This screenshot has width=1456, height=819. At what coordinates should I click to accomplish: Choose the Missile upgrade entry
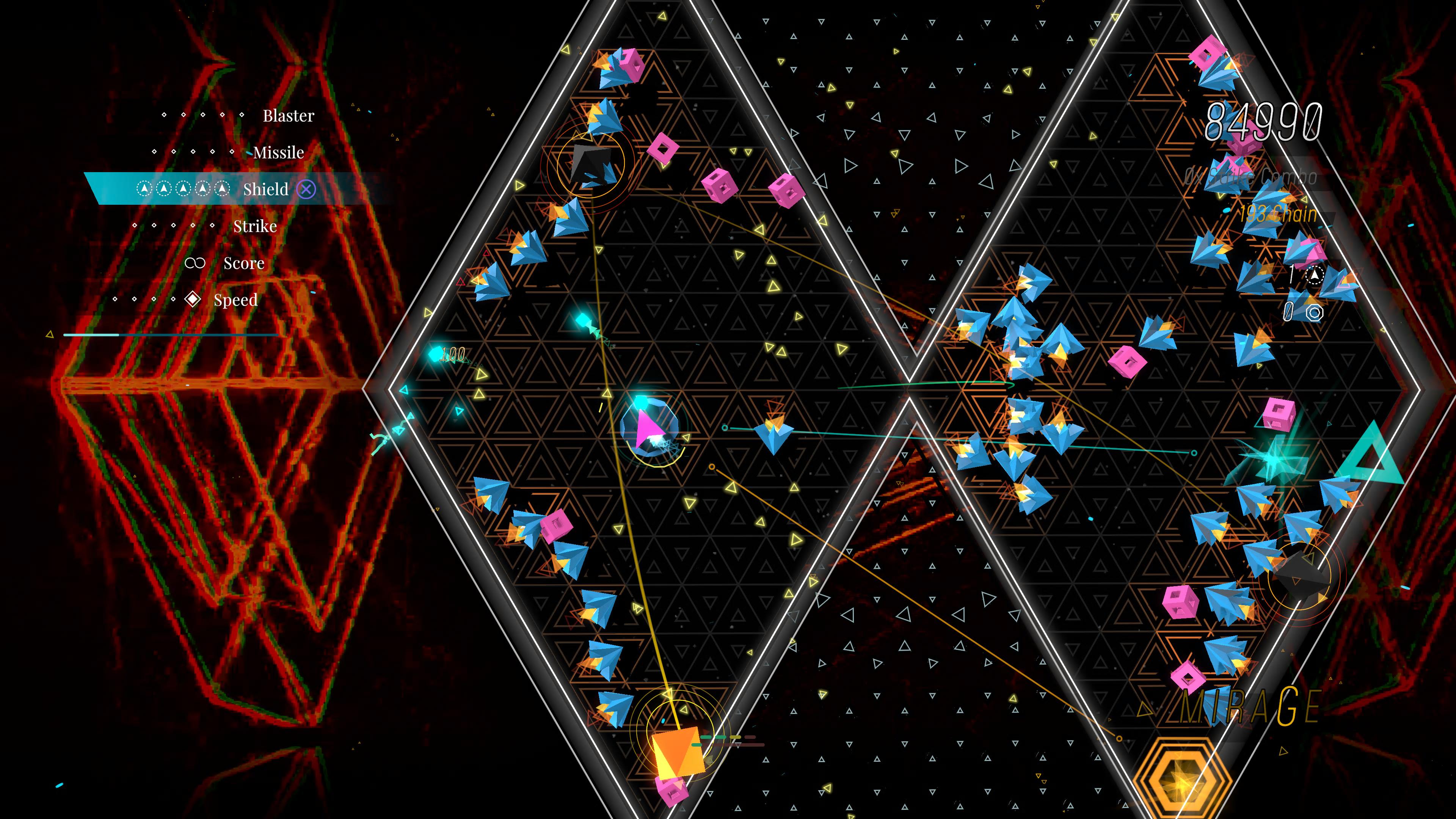point(278,152)
